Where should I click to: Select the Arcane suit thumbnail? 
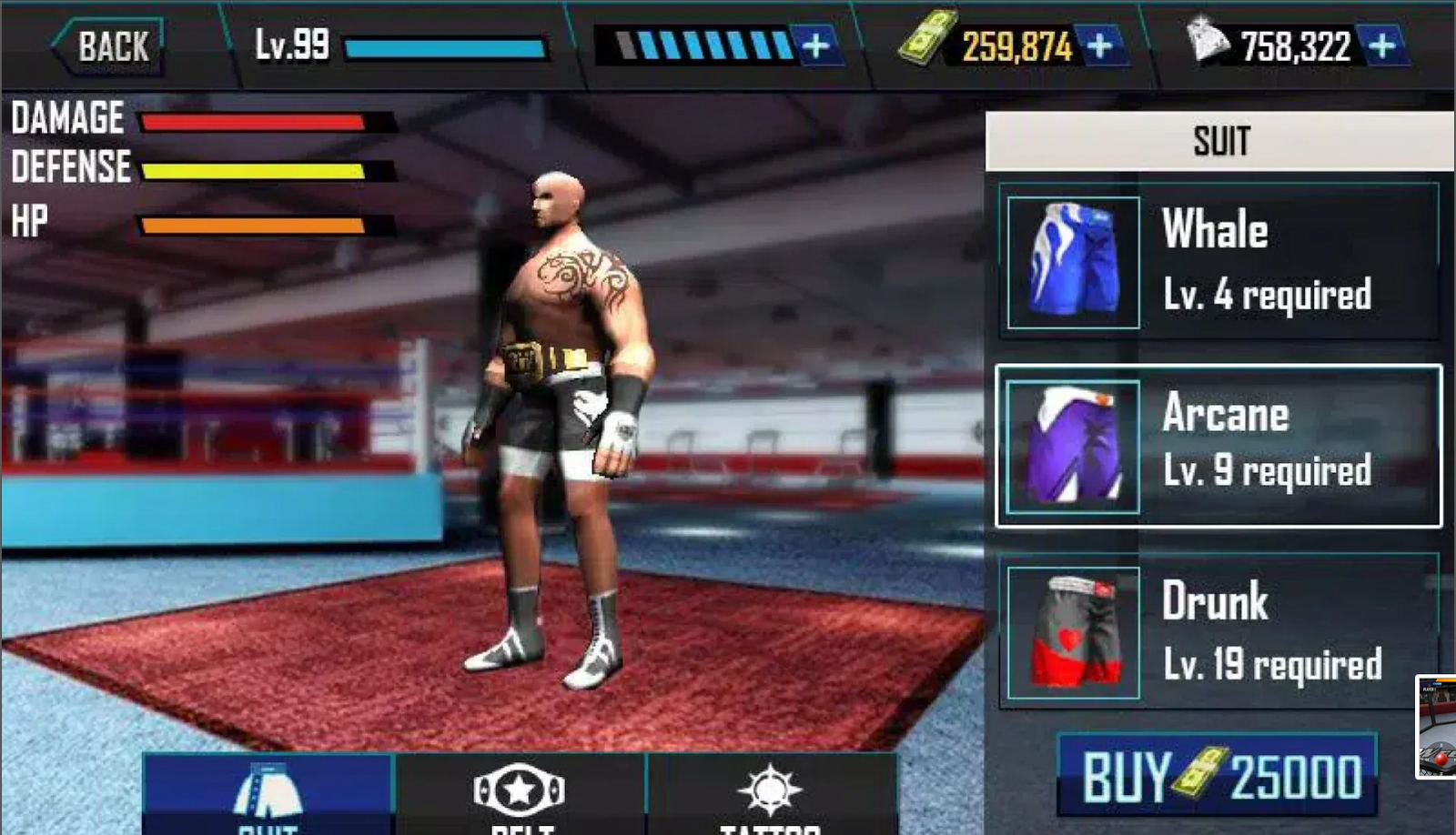[1072, 446]
